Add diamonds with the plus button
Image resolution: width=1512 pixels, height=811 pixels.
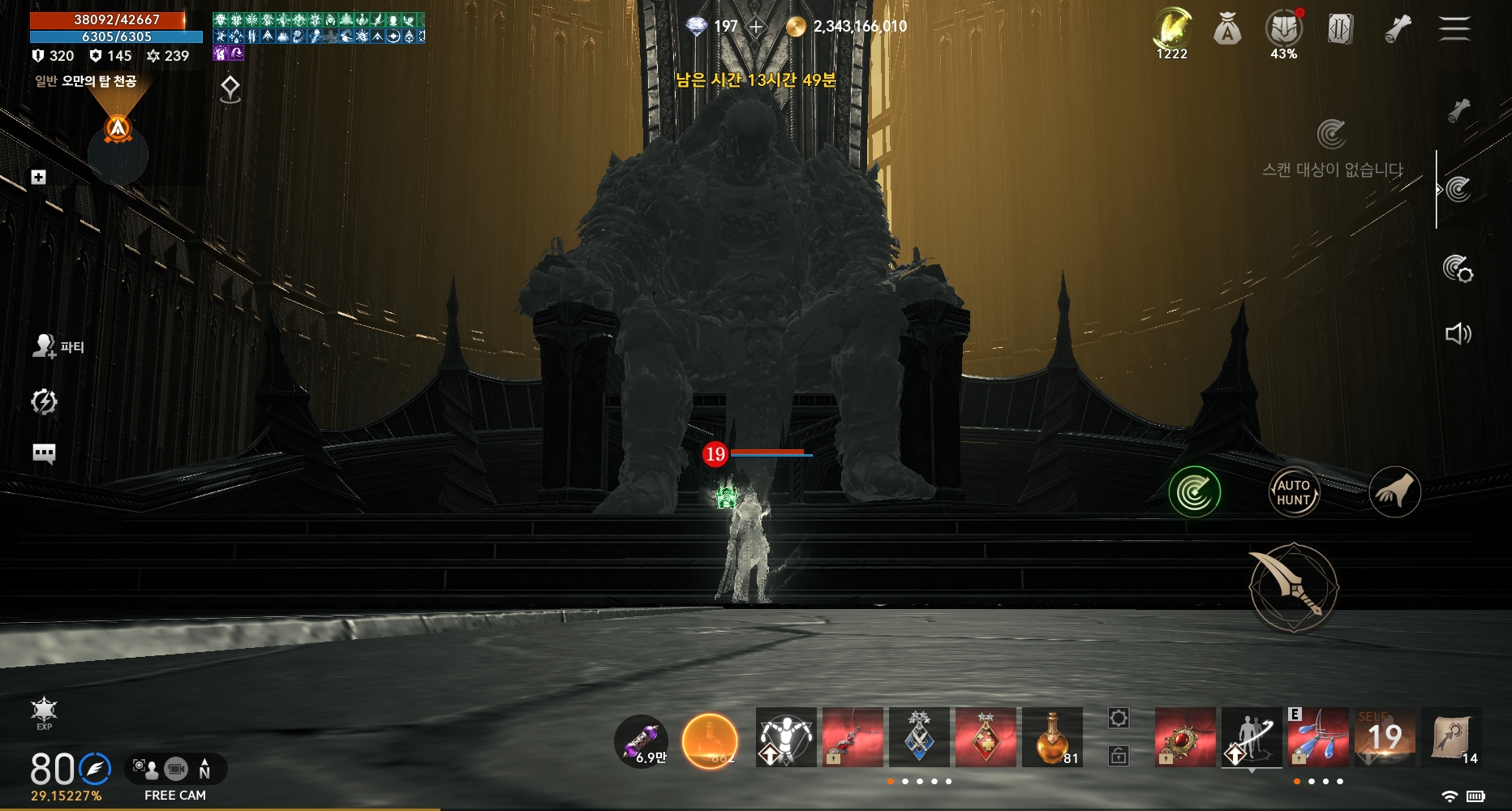[x=756, y=27]
